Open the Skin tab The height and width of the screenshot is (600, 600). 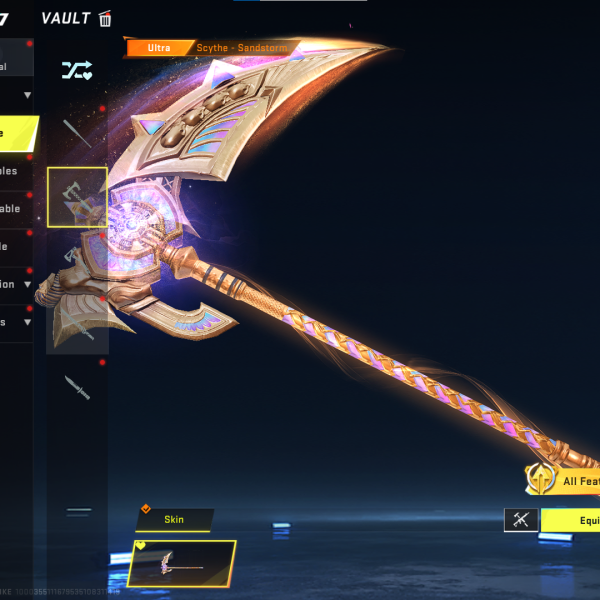coord(174,520)
